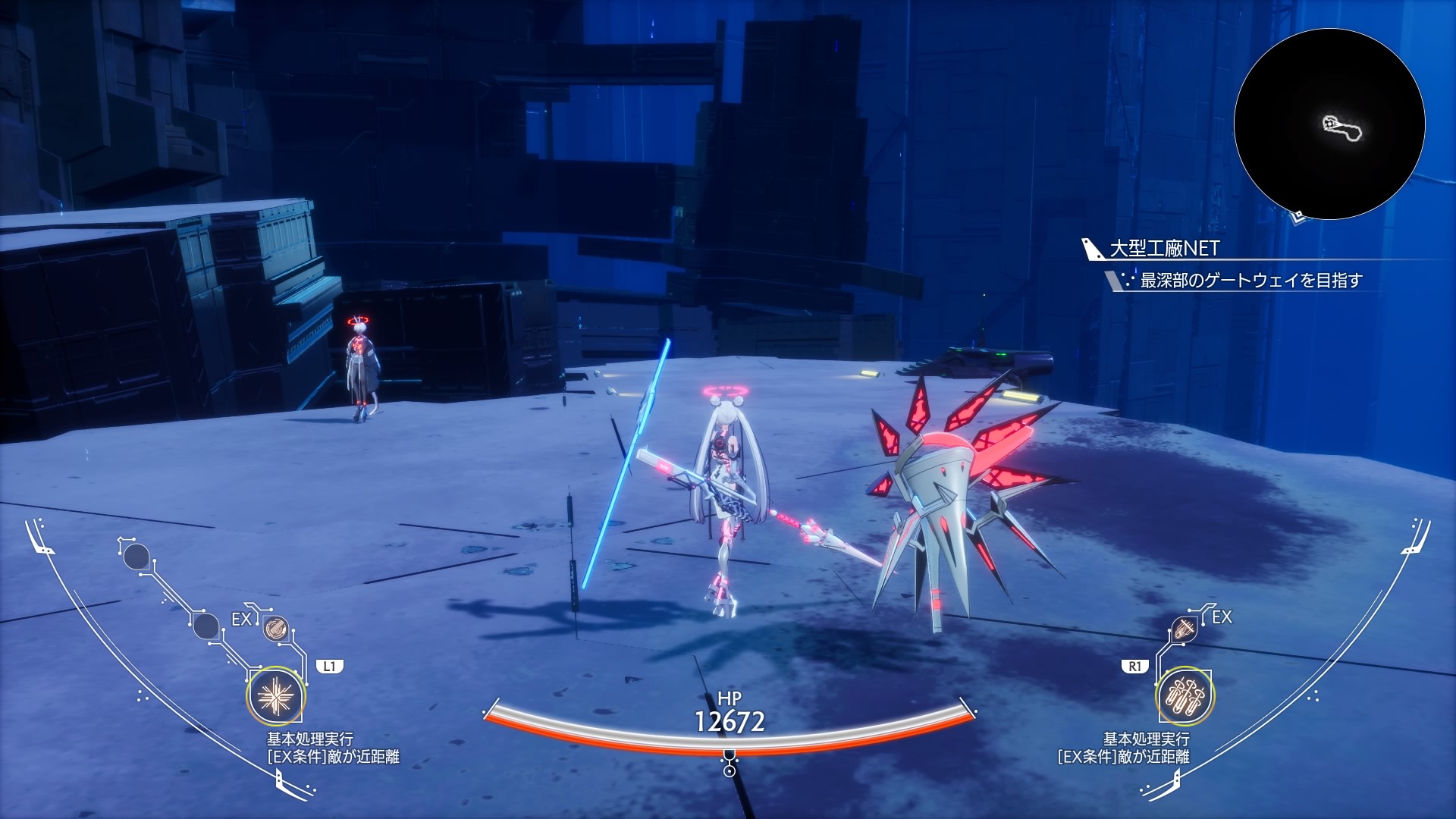Image resolution: width=1456 pixels, height=819 pixels.
Task: Activate the left EX spiral skill icon
Action: 274,629
